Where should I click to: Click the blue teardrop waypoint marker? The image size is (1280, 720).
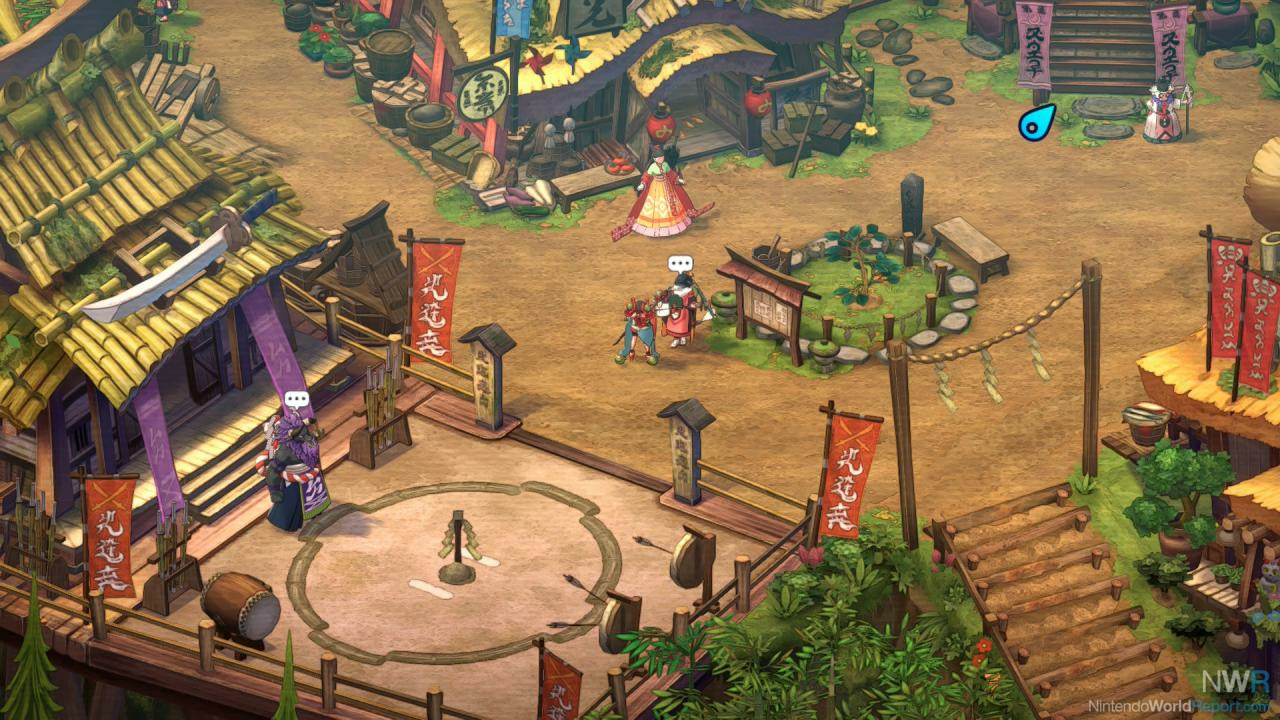point(1037,123)
